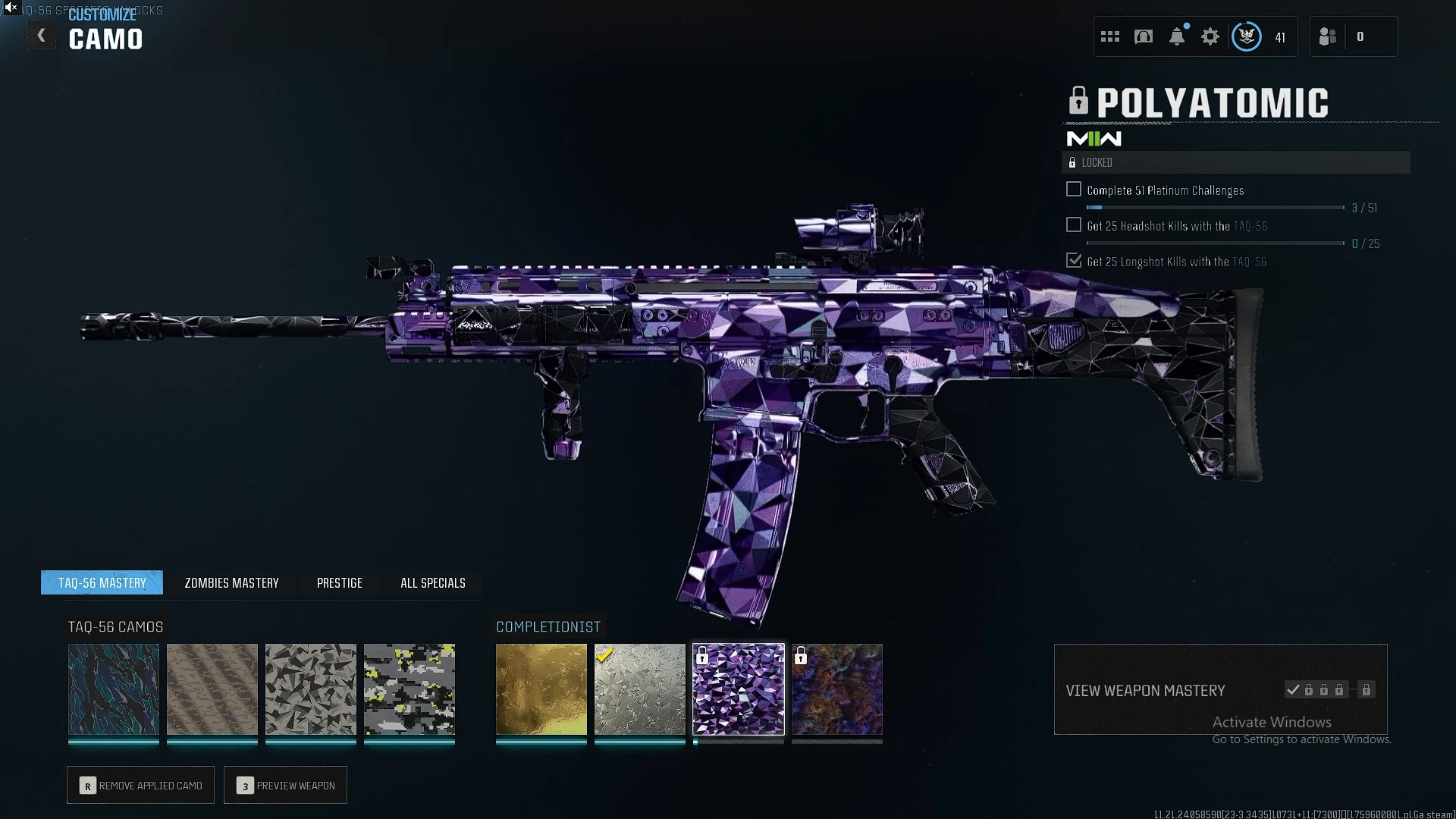Apply the yellow and grey digital camo
1456x819 pixels.
click(x=409, y=689)
